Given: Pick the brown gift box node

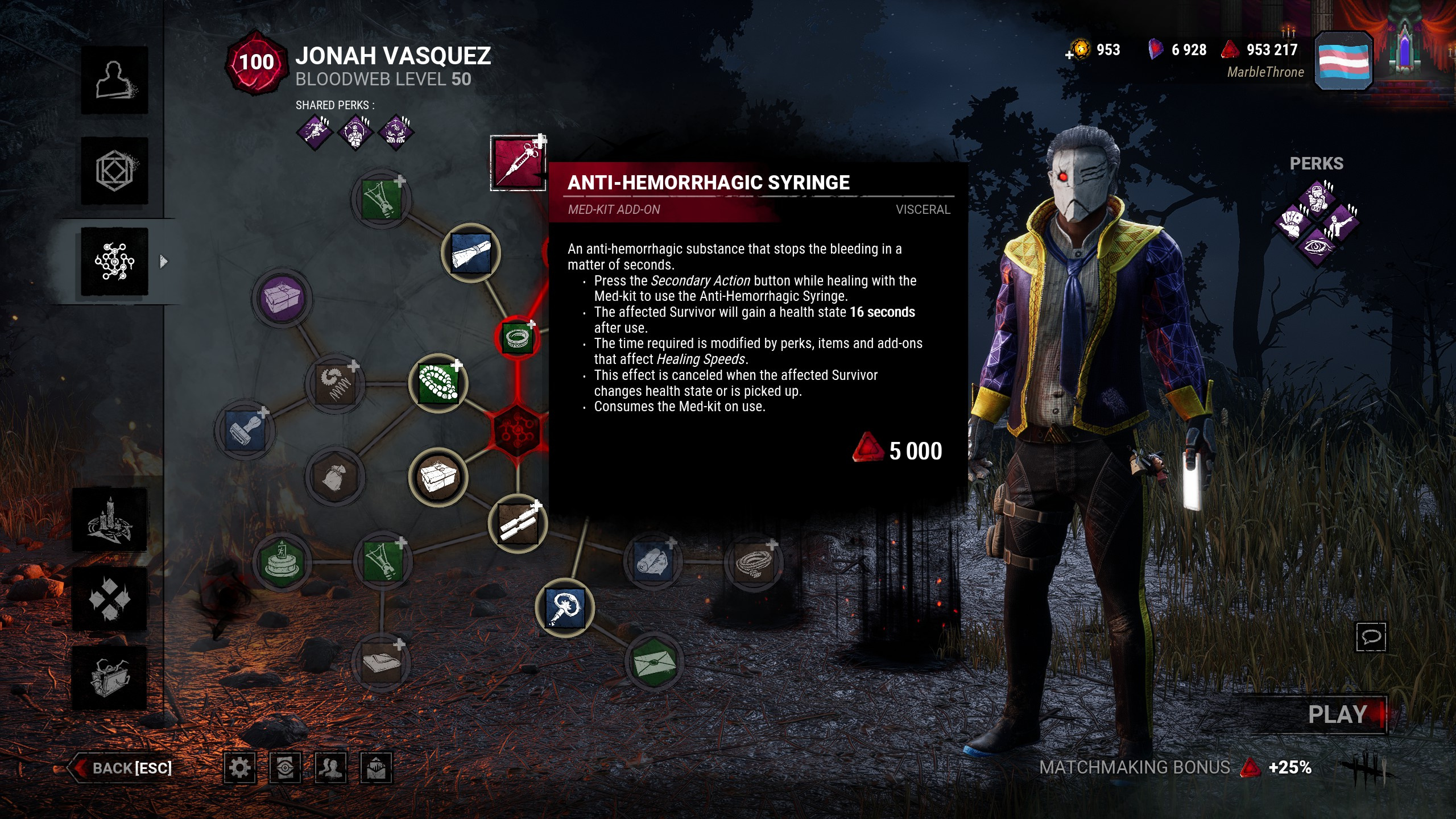Looking at the screenshot, I should click(438, 477).
